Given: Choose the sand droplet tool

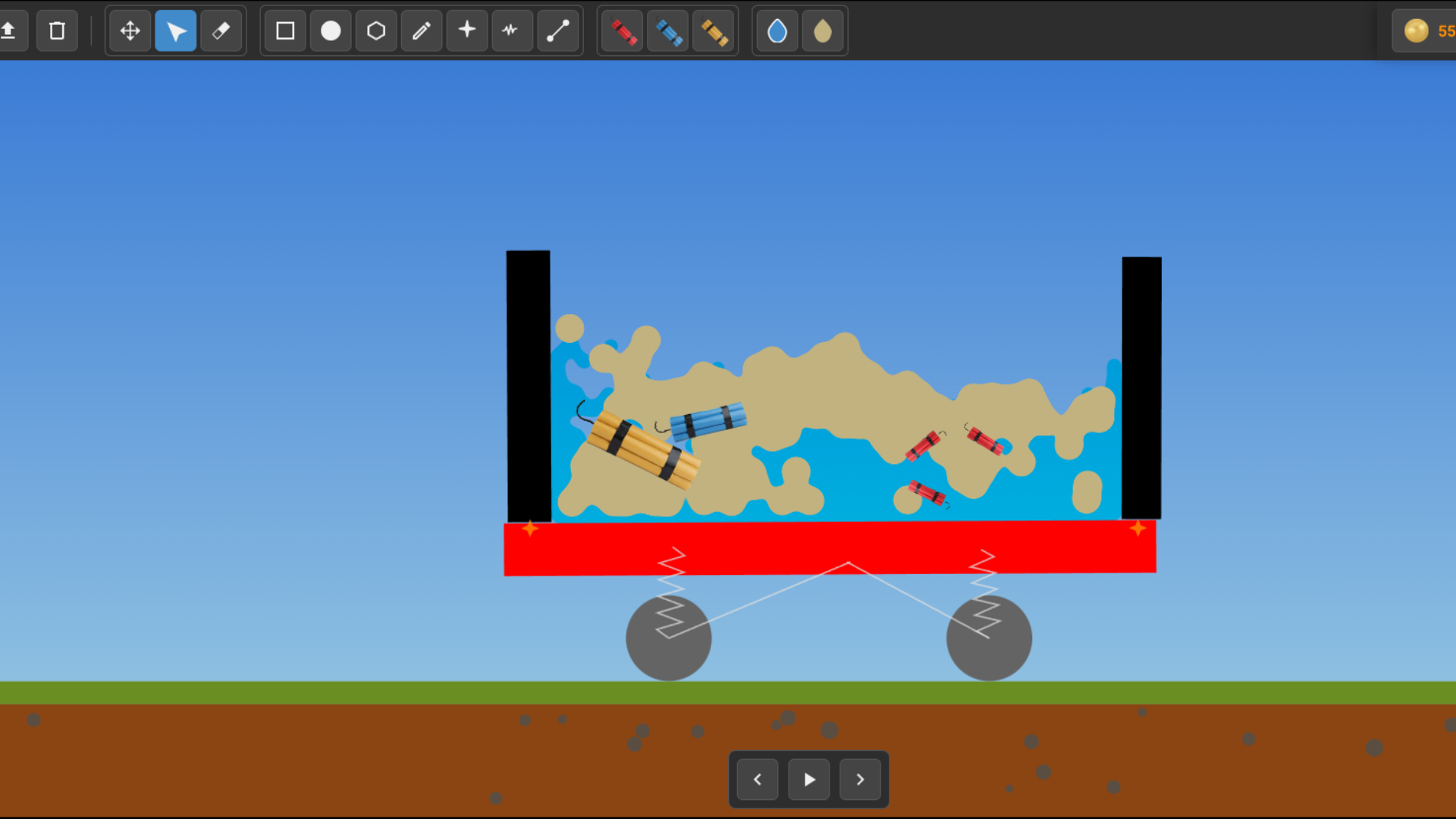Looking at the screenshot, I should 823,31.
